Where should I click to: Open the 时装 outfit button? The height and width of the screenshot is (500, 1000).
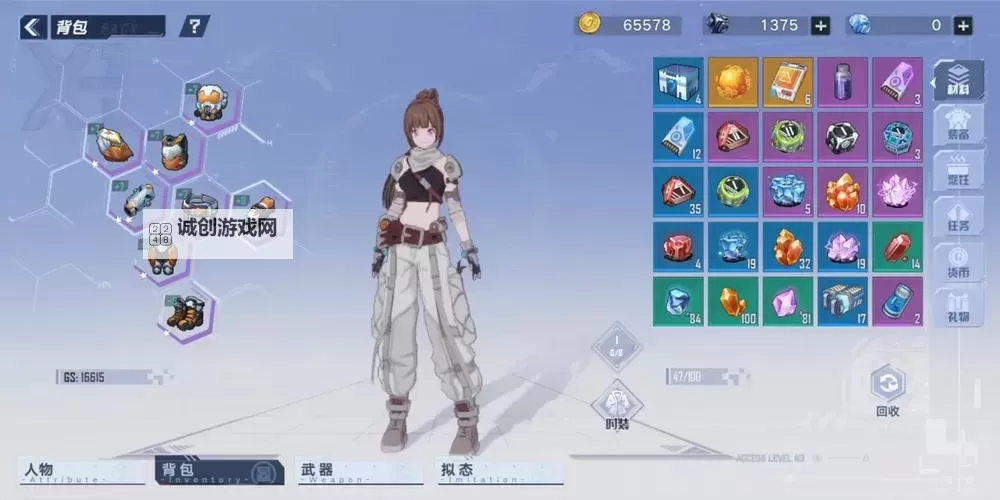[617, 404]
